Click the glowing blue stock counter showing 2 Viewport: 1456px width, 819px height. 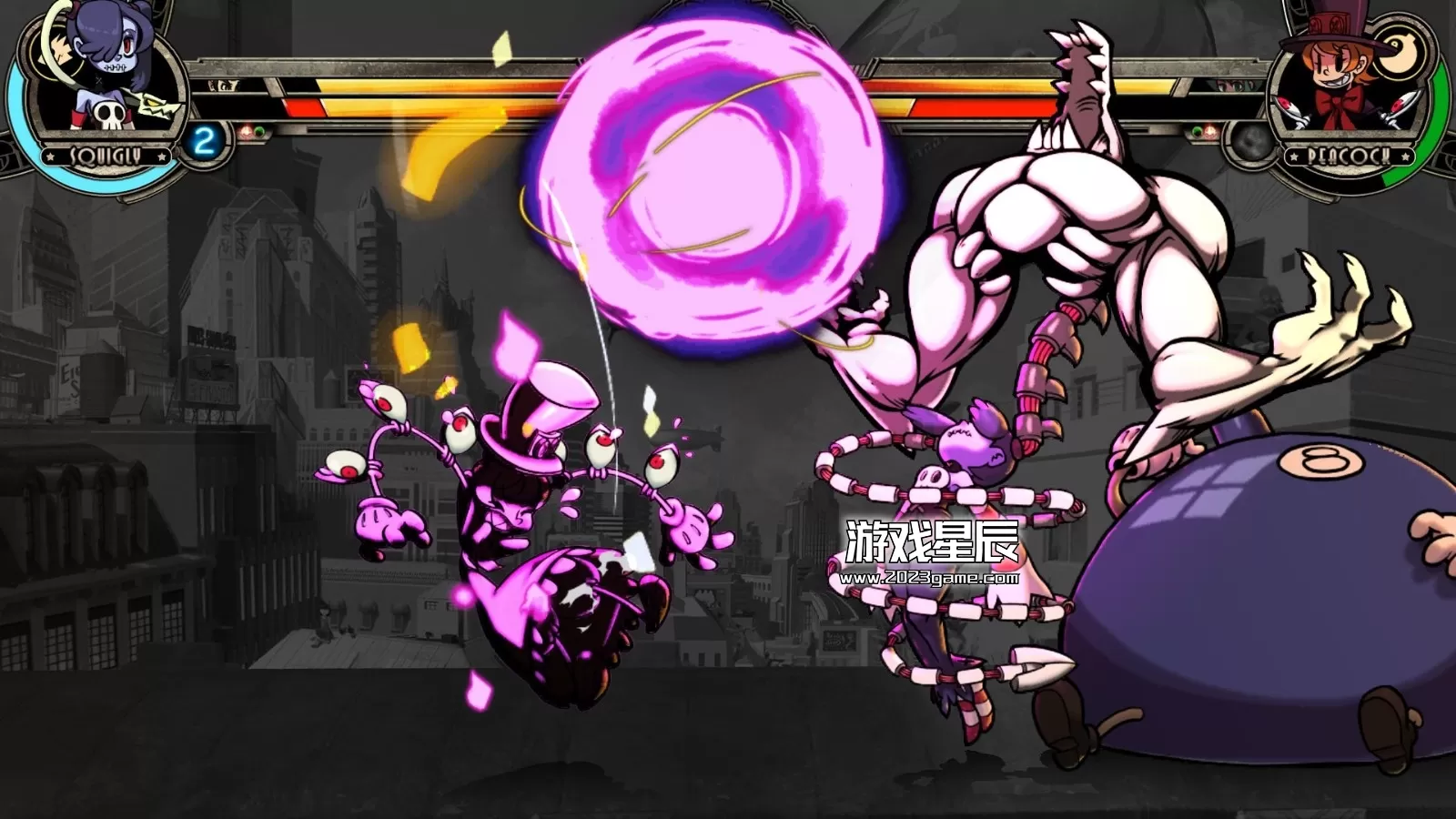point(204,138)
